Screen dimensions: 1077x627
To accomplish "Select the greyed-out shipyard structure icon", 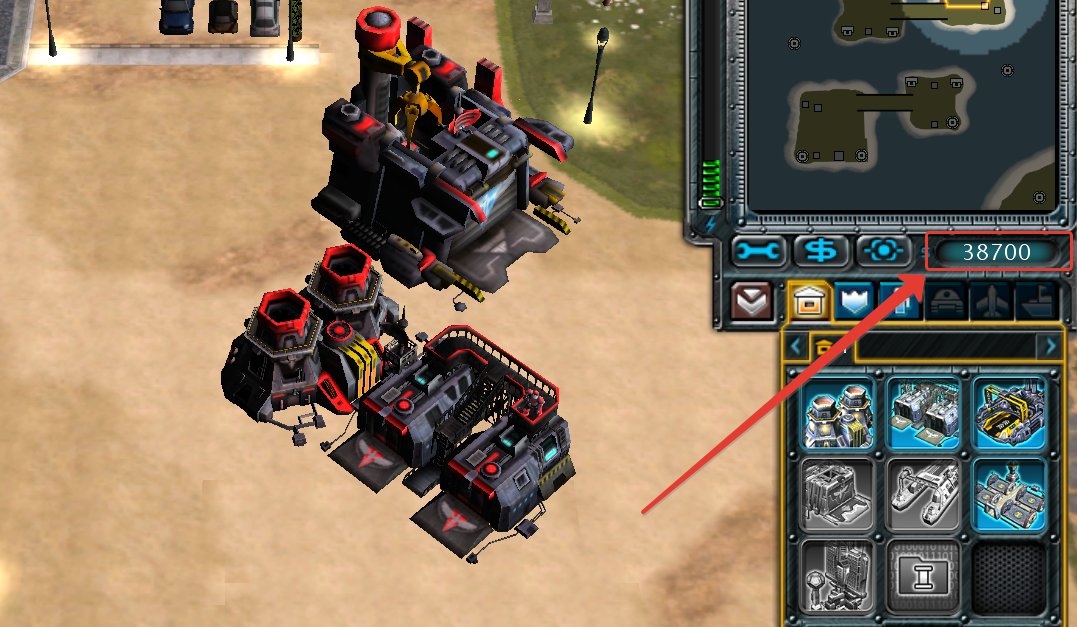I will point(924,494).
